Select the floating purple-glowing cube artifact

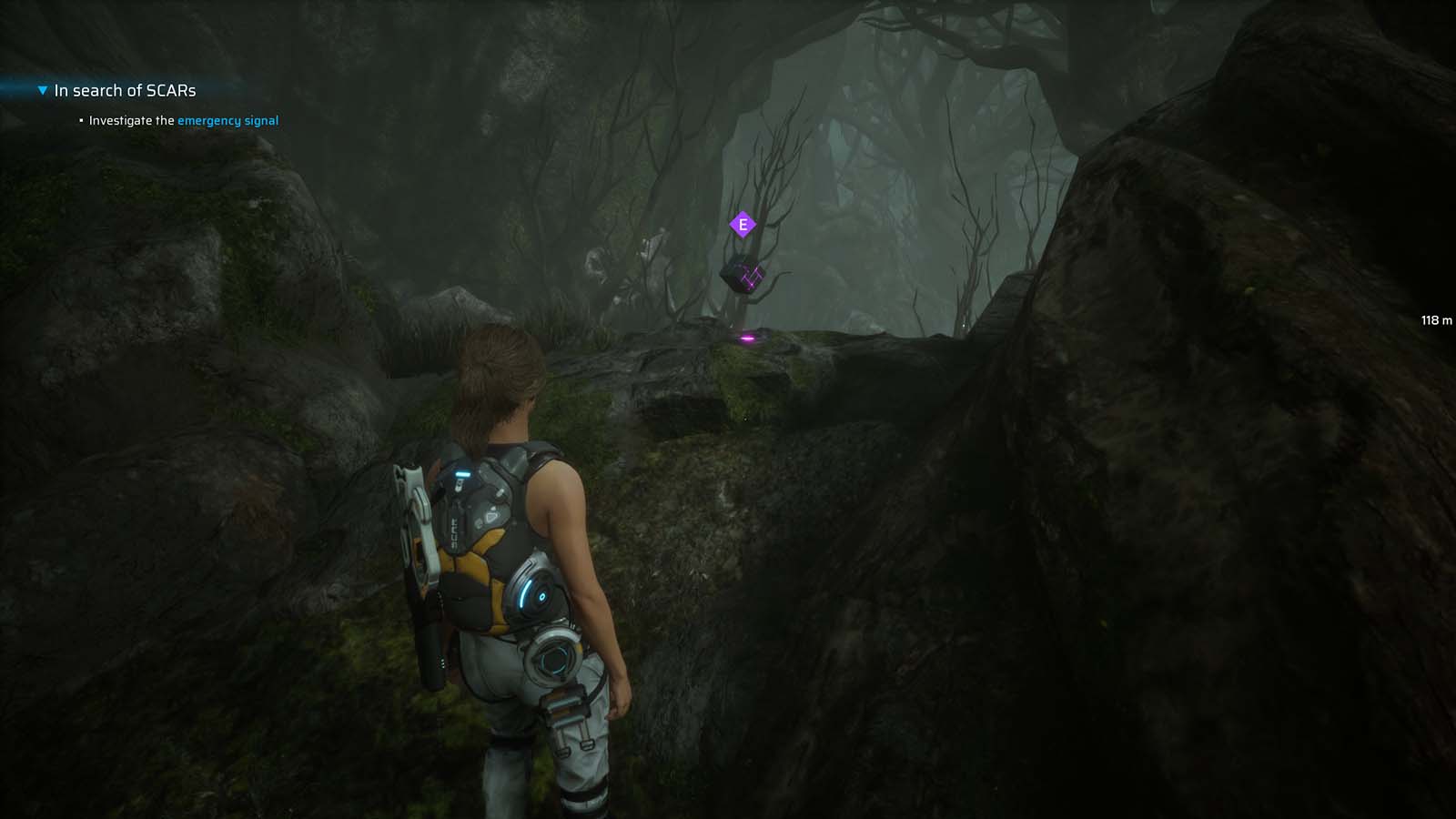click(743, 276)
